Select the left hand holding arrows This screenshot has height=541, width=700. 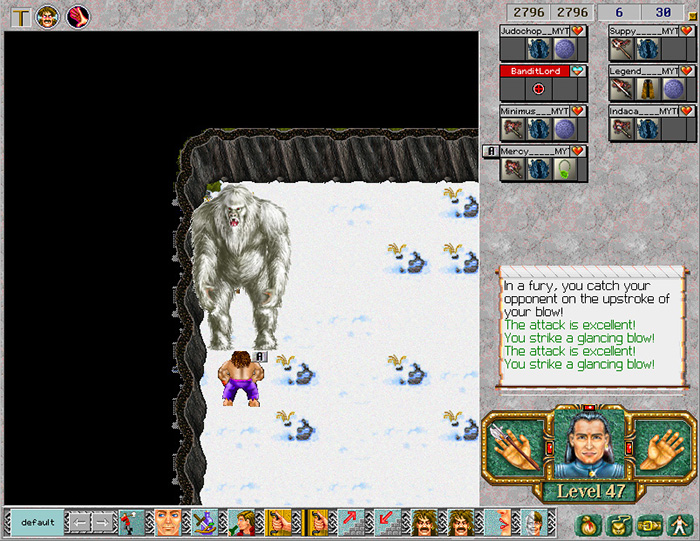(x=515, y=445)
